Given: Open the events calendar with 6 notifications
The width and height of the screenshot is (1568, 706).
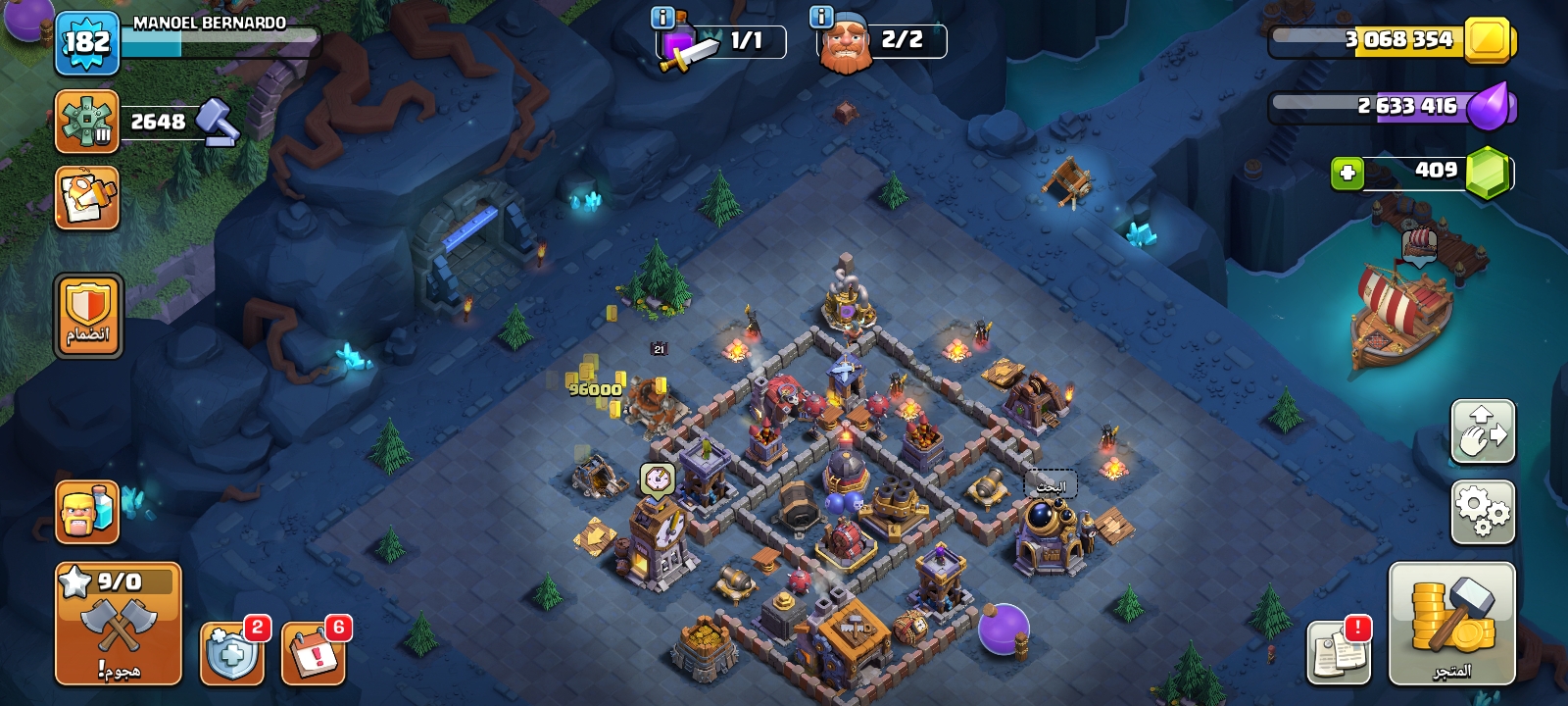Looking at the screenshot, I should (314, 652).
